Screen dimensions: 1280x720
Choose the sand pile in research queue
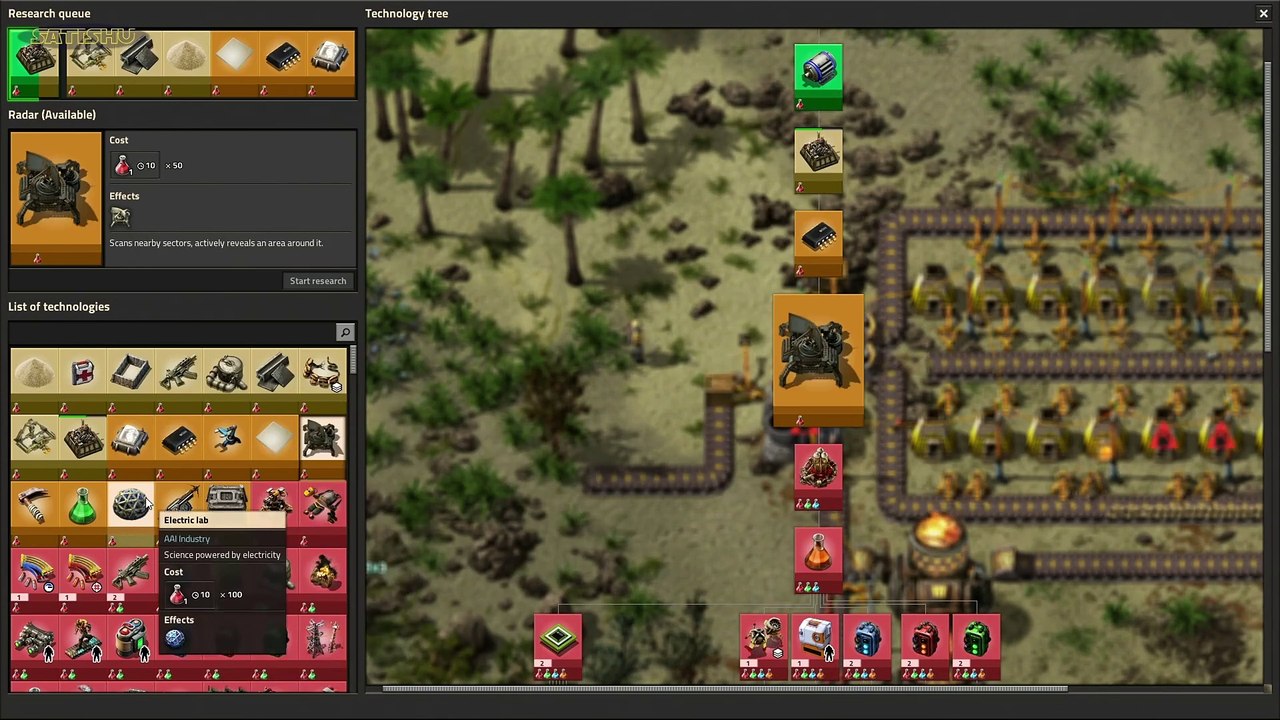click(x=185, y=56)
